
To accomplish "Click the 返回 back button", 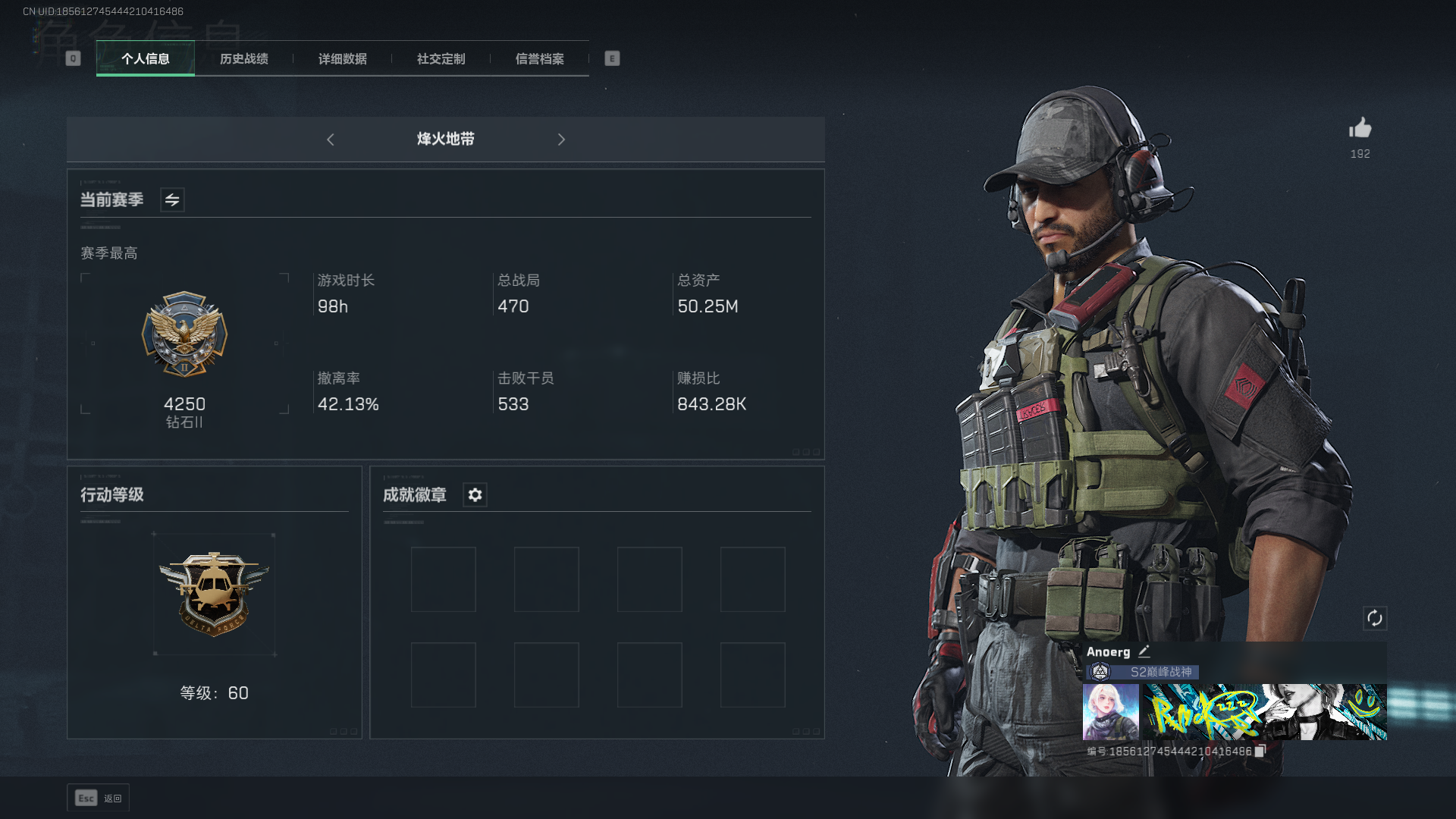I will point(99,798).
